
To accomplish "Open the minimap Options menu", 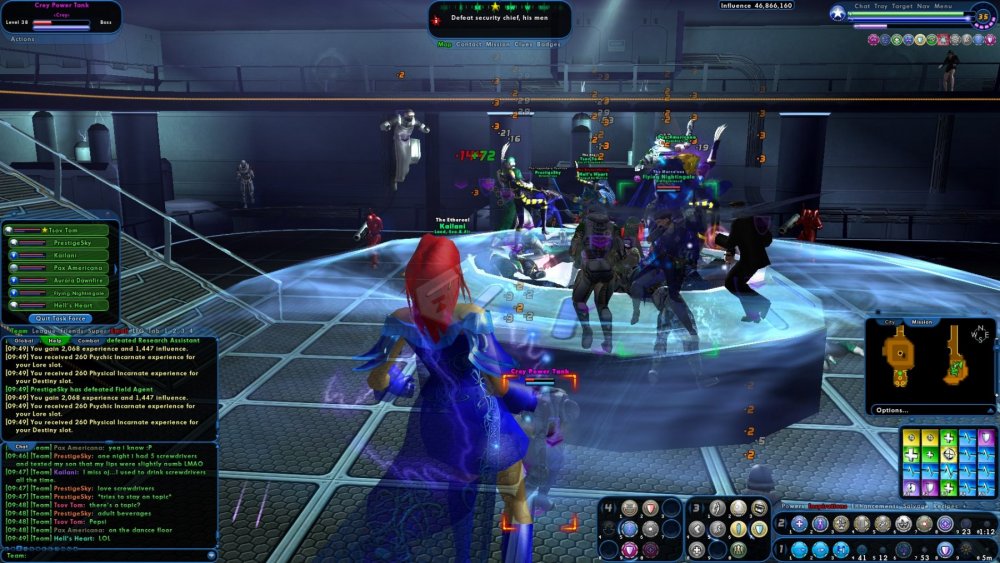I will point(890,410).
